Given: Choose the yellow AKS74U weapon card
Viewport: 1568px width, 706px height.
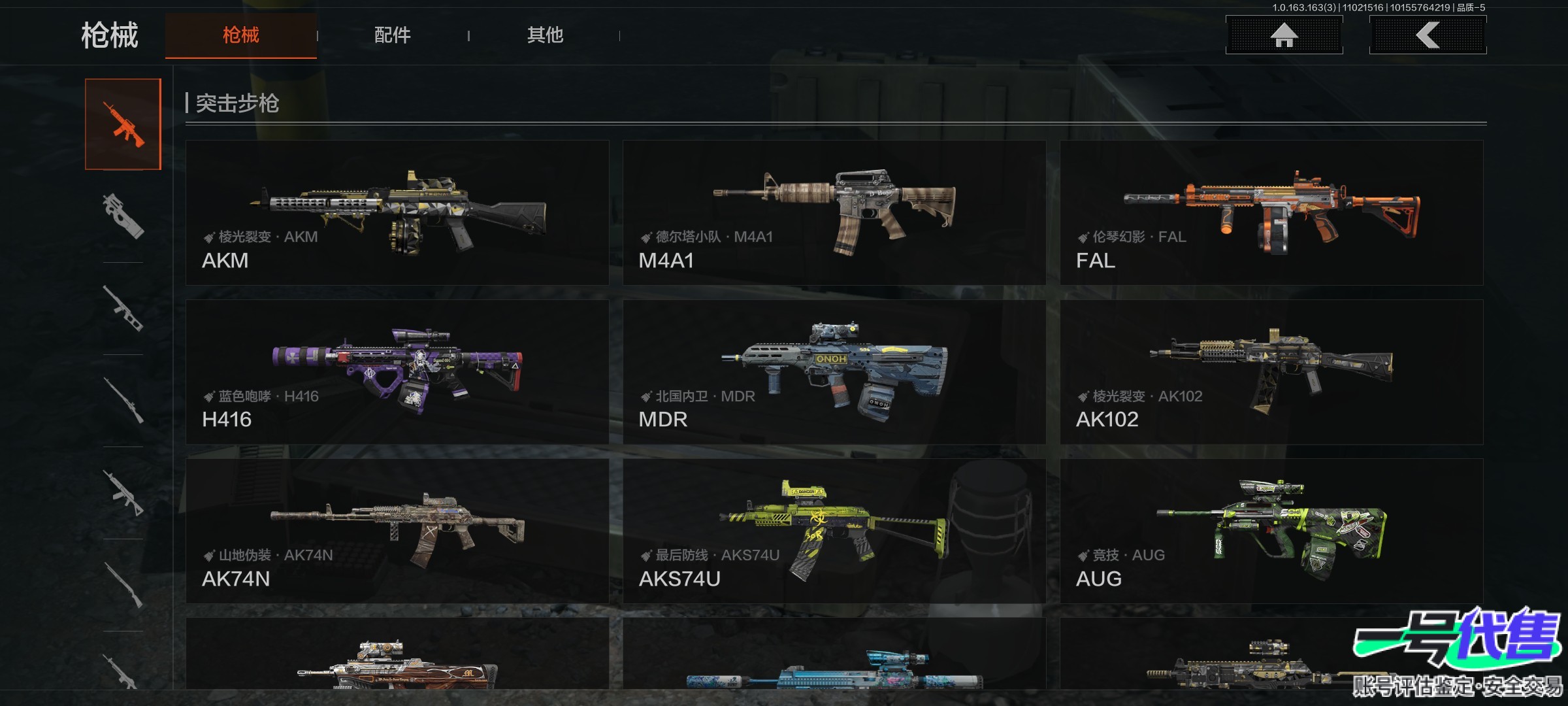Looking at the screenshot, I should click(x=834, y=531).
